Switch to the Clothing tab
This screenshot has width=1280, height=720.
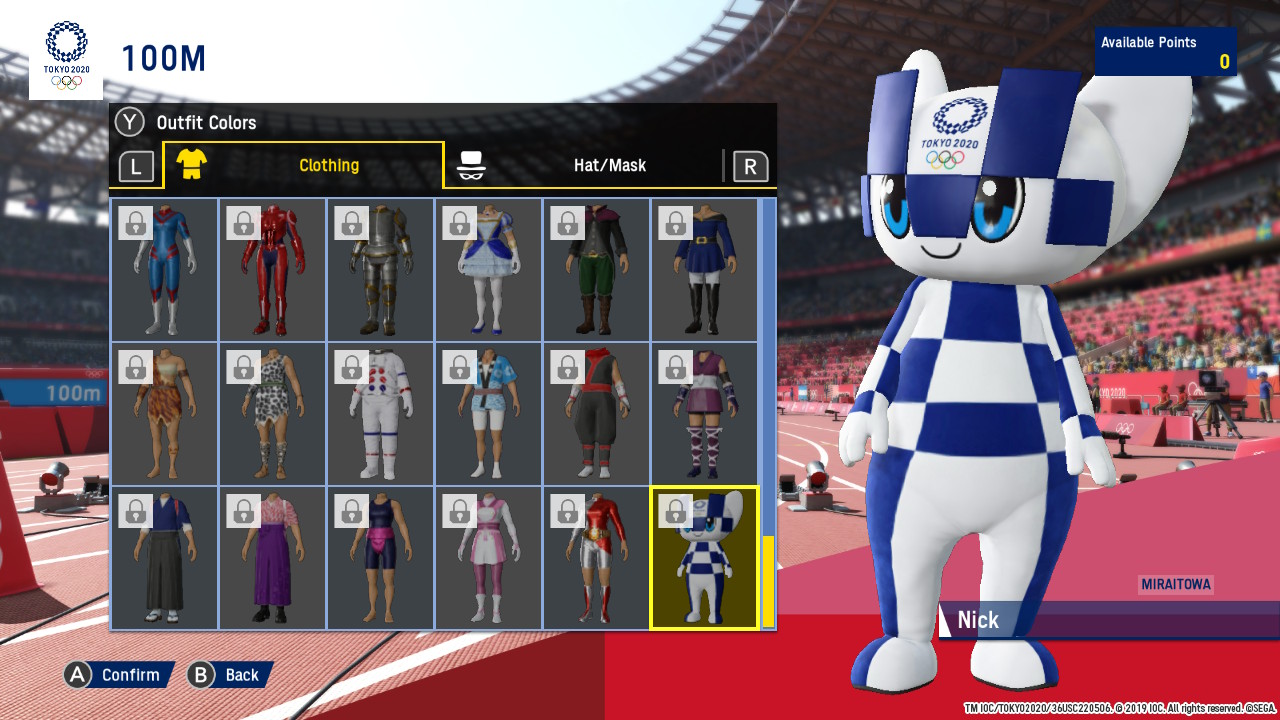pos(329,165)
